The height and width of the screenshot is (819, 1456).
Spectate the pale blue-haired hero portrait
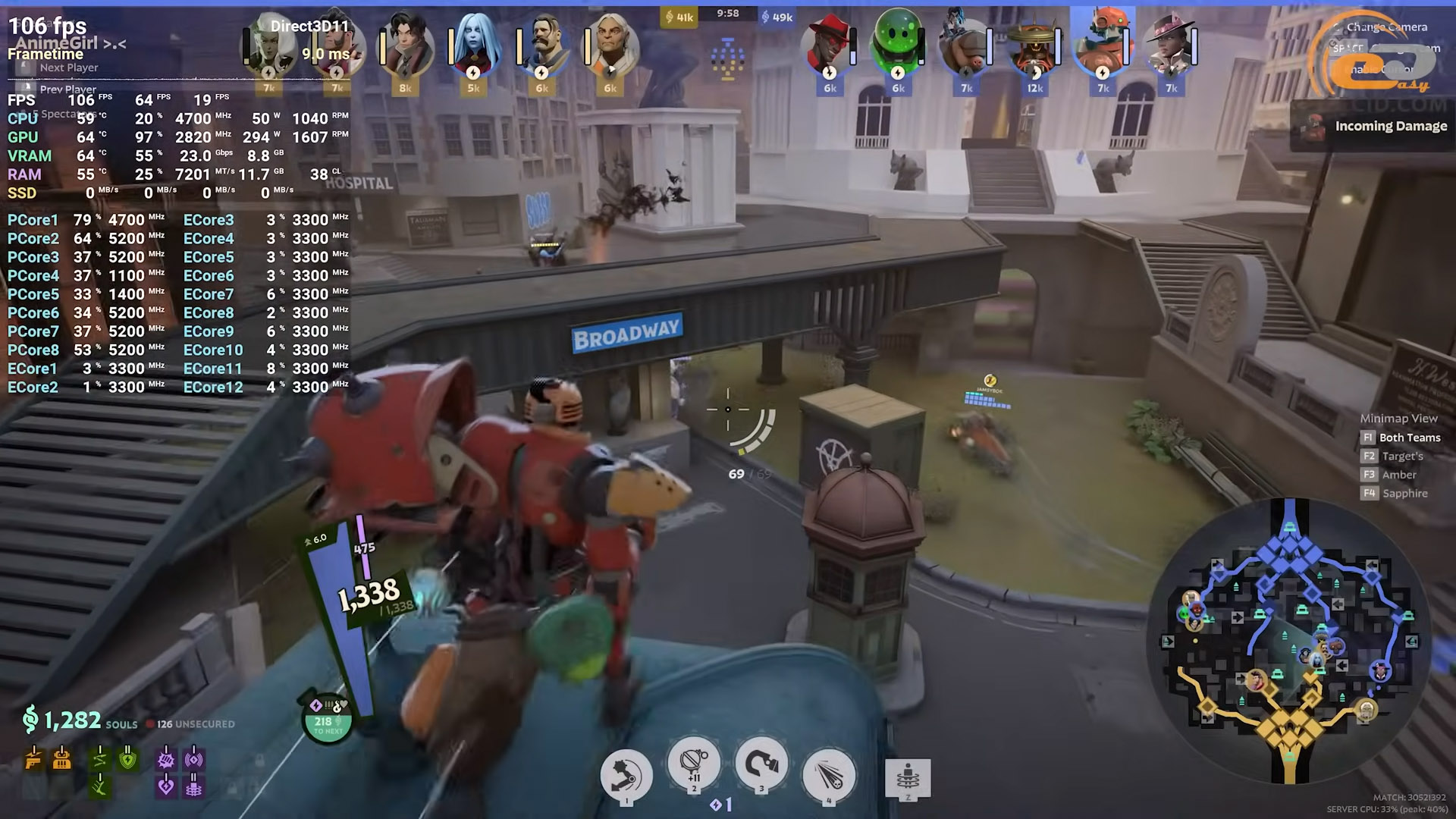[x=475, y=45]
